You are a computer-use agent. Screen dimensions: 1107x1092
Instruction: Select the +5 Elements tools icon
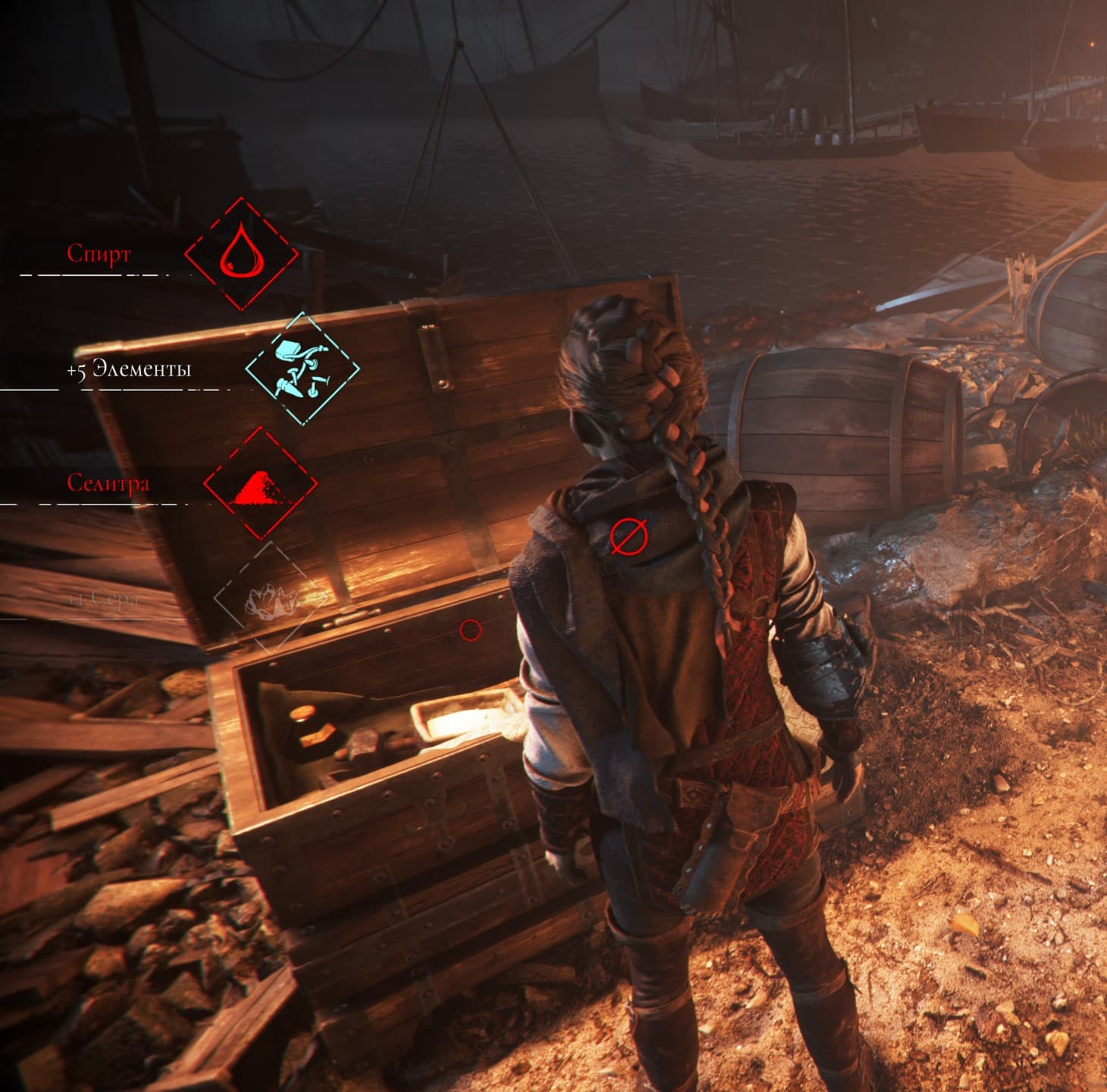pyautogui.click(x=302, y=369)
